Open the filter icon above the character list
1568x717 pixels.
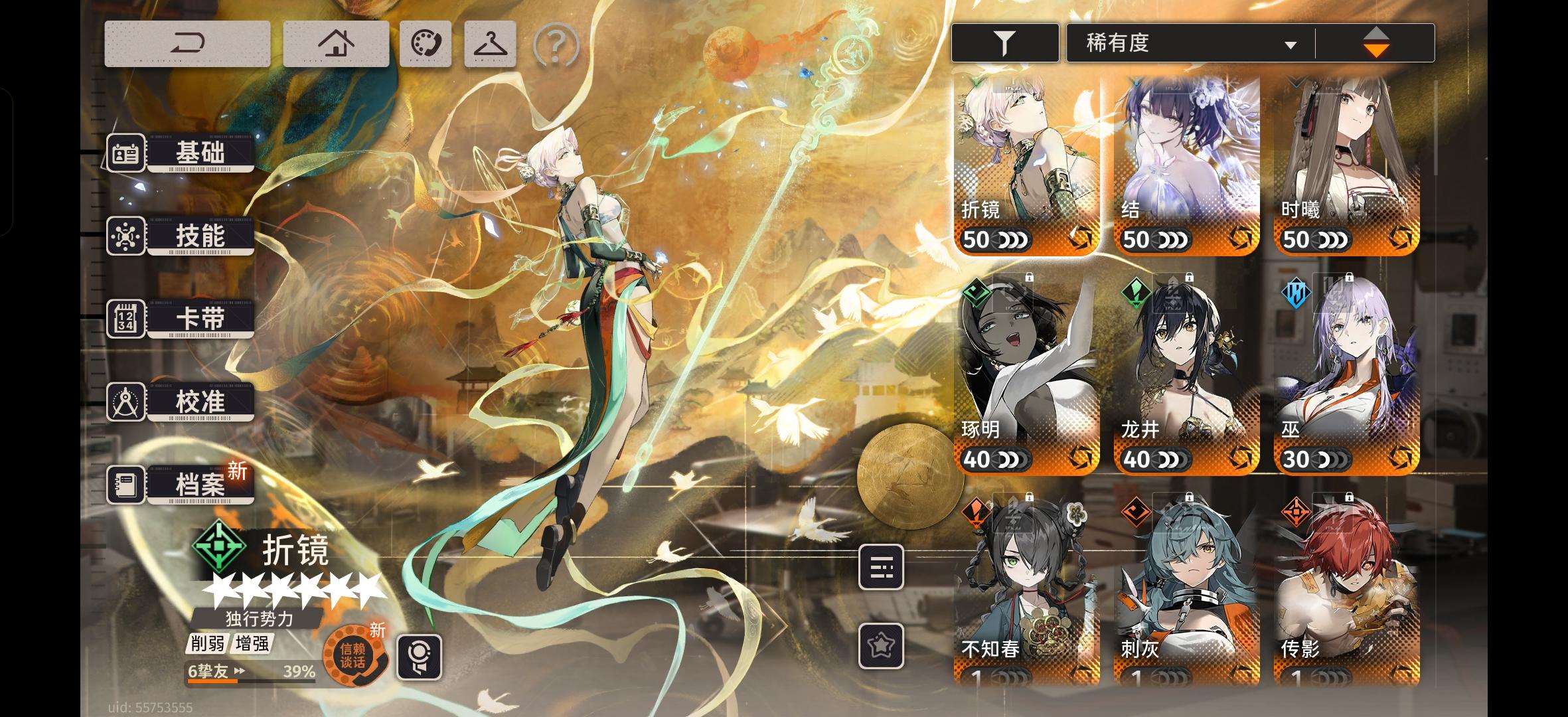1004,42
